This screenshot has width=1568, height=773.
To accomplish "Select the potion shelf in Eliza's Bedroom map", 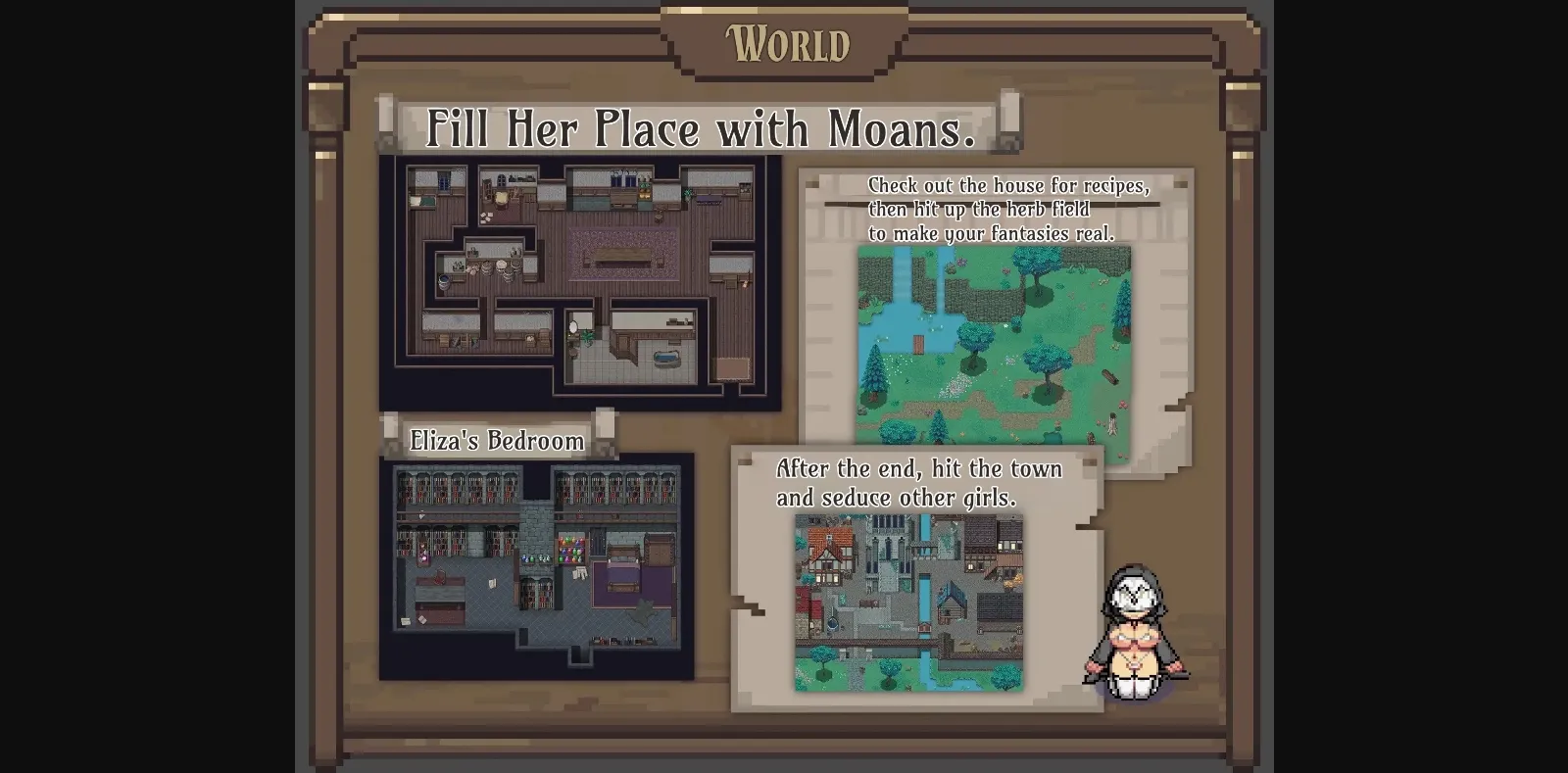I will [570, 550].
